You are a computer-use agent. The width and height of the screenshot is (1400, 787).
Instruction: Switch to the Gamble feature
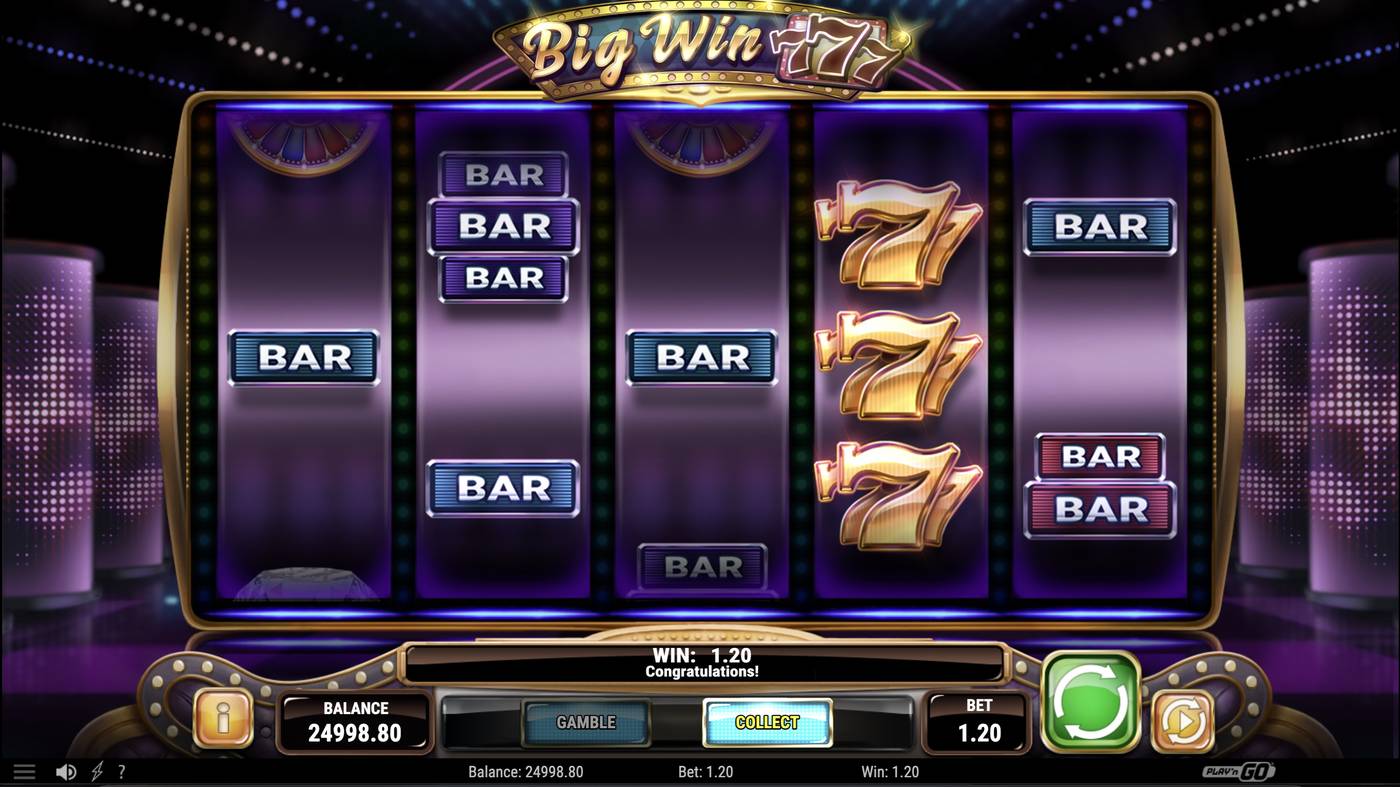586,722
